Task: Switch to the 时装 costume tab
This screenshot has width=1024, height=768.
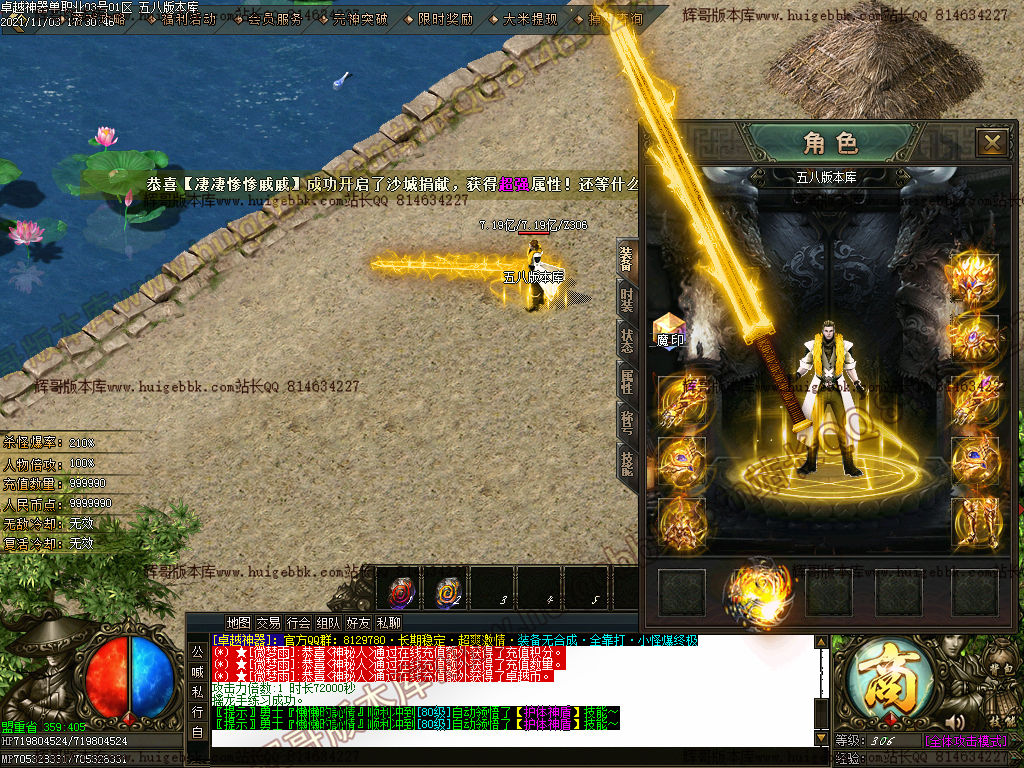Action: tap(627, 299)
